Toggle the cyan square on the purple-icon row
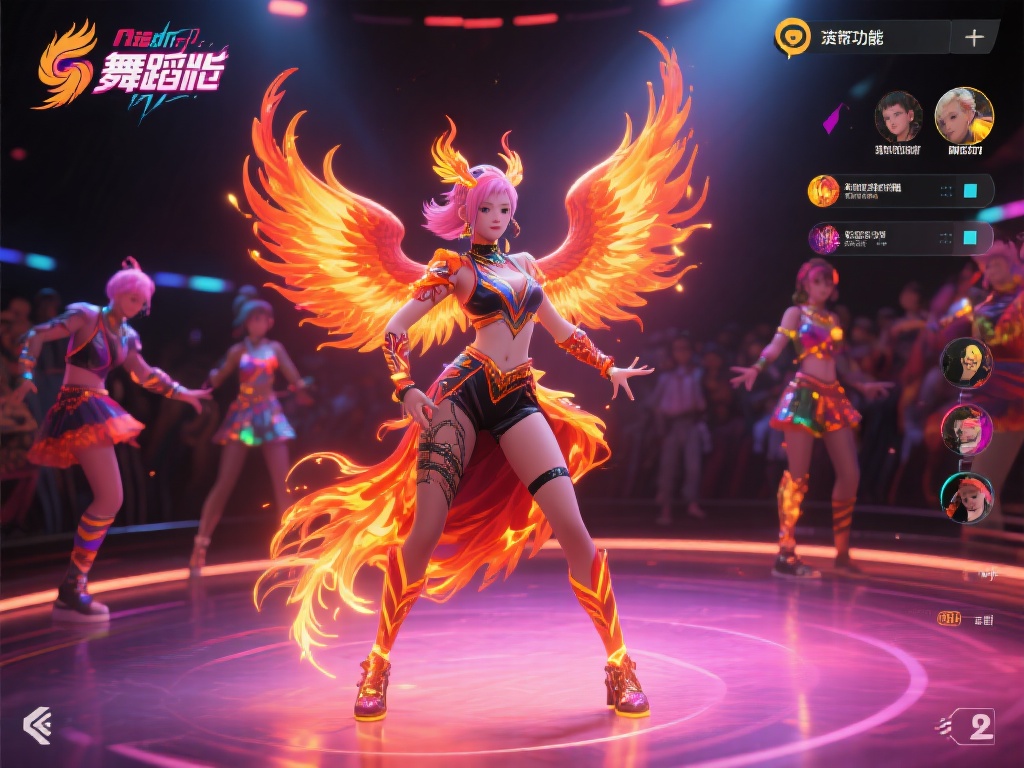The width and height of the screenshot is (1024, 768). tap(968, 238)
